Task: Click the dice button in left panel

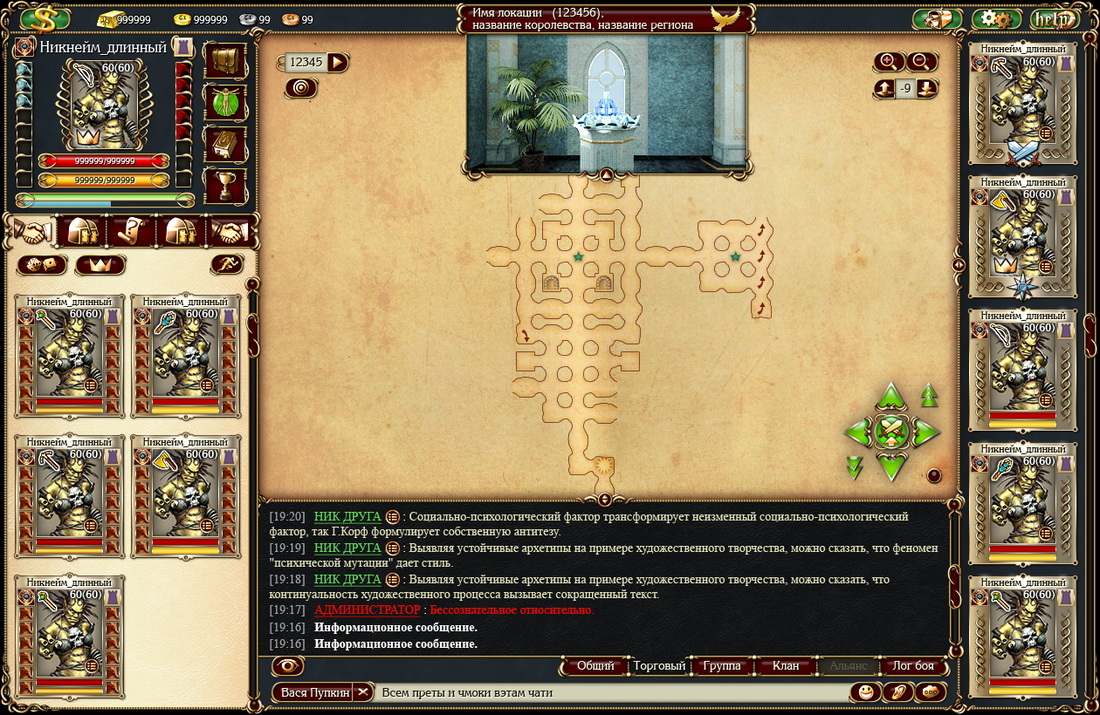Action: tap(41, 265)
